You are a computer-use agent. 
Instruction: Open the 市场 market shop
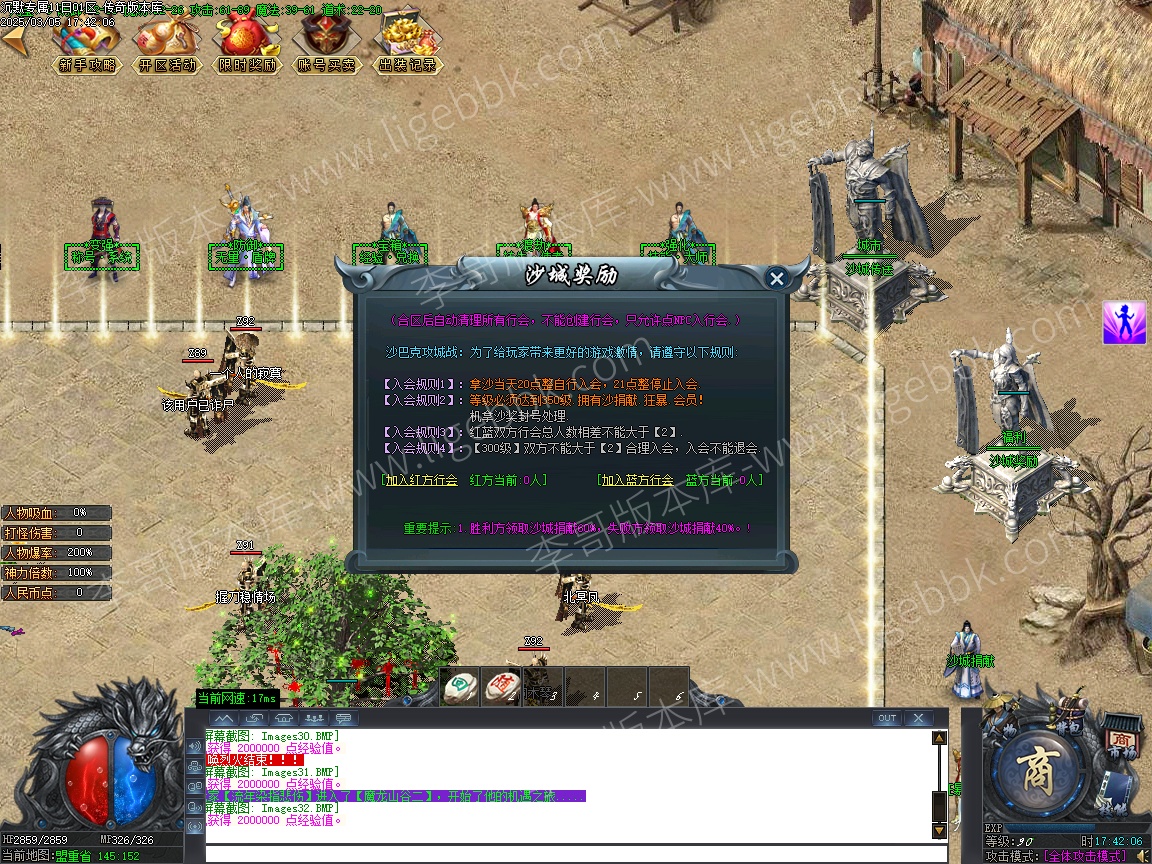point(1122,740)
